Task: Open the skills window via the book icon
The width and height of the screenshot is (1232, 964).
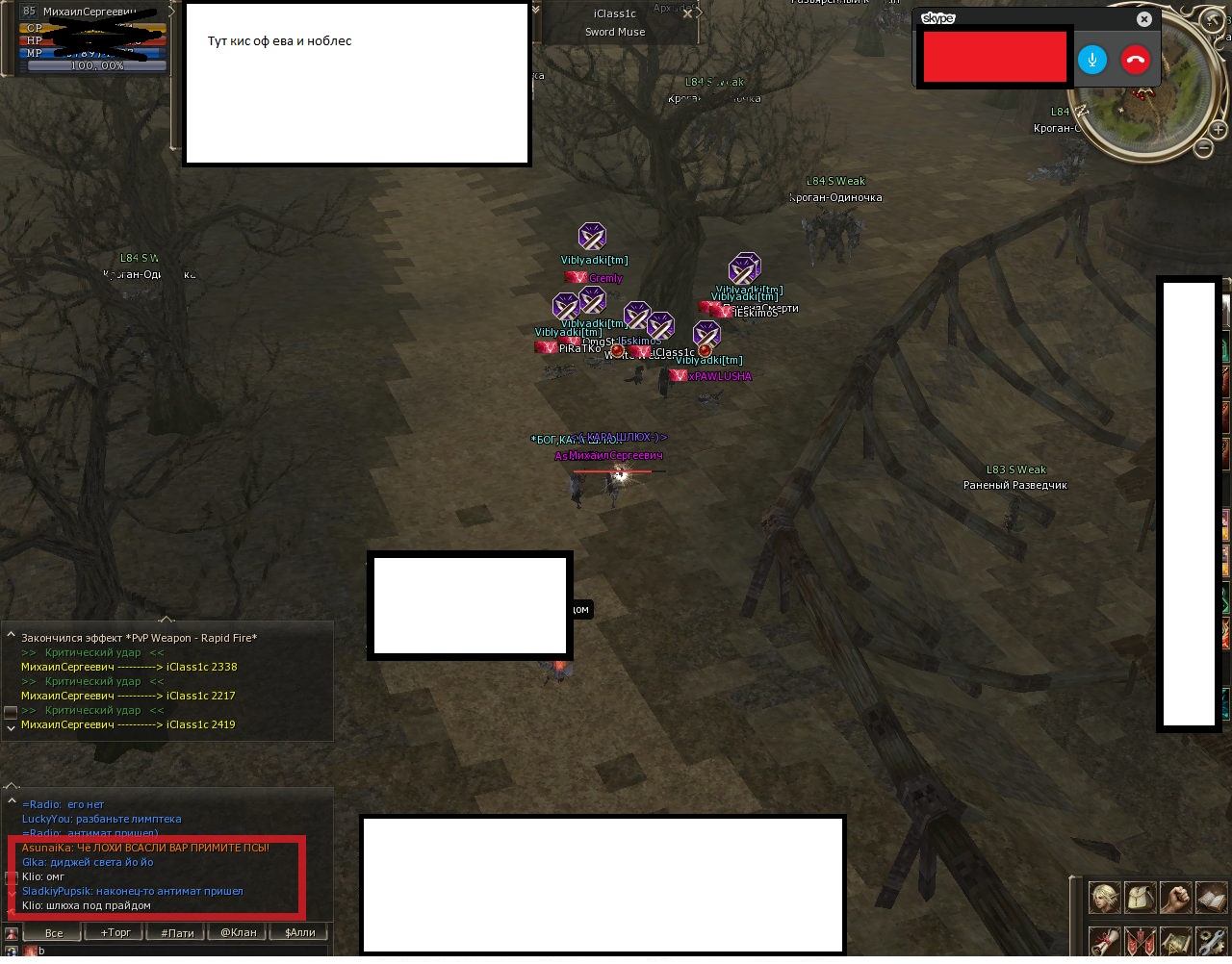Action: [1210, 900]
